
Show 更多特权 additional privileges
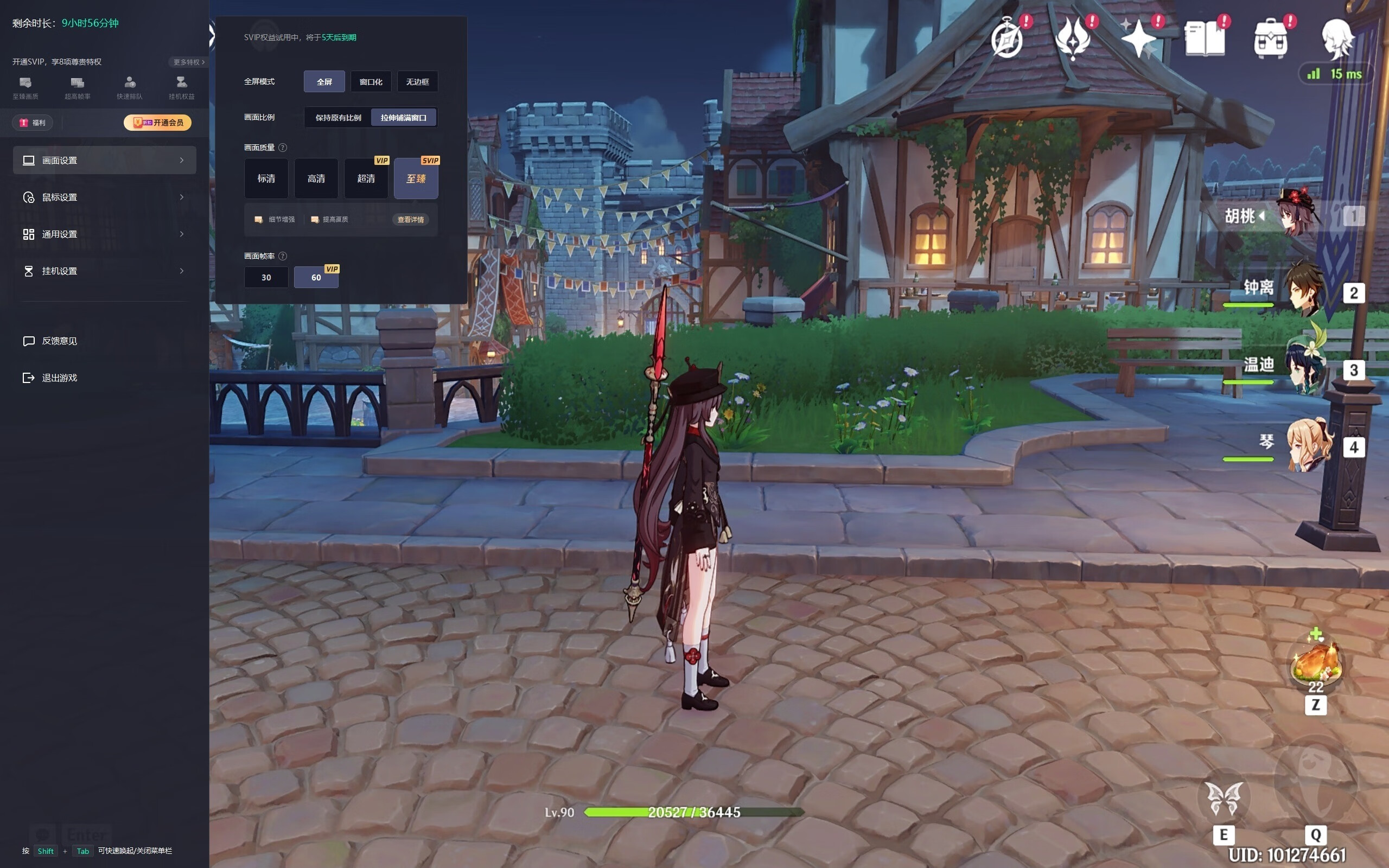(188, 62)
